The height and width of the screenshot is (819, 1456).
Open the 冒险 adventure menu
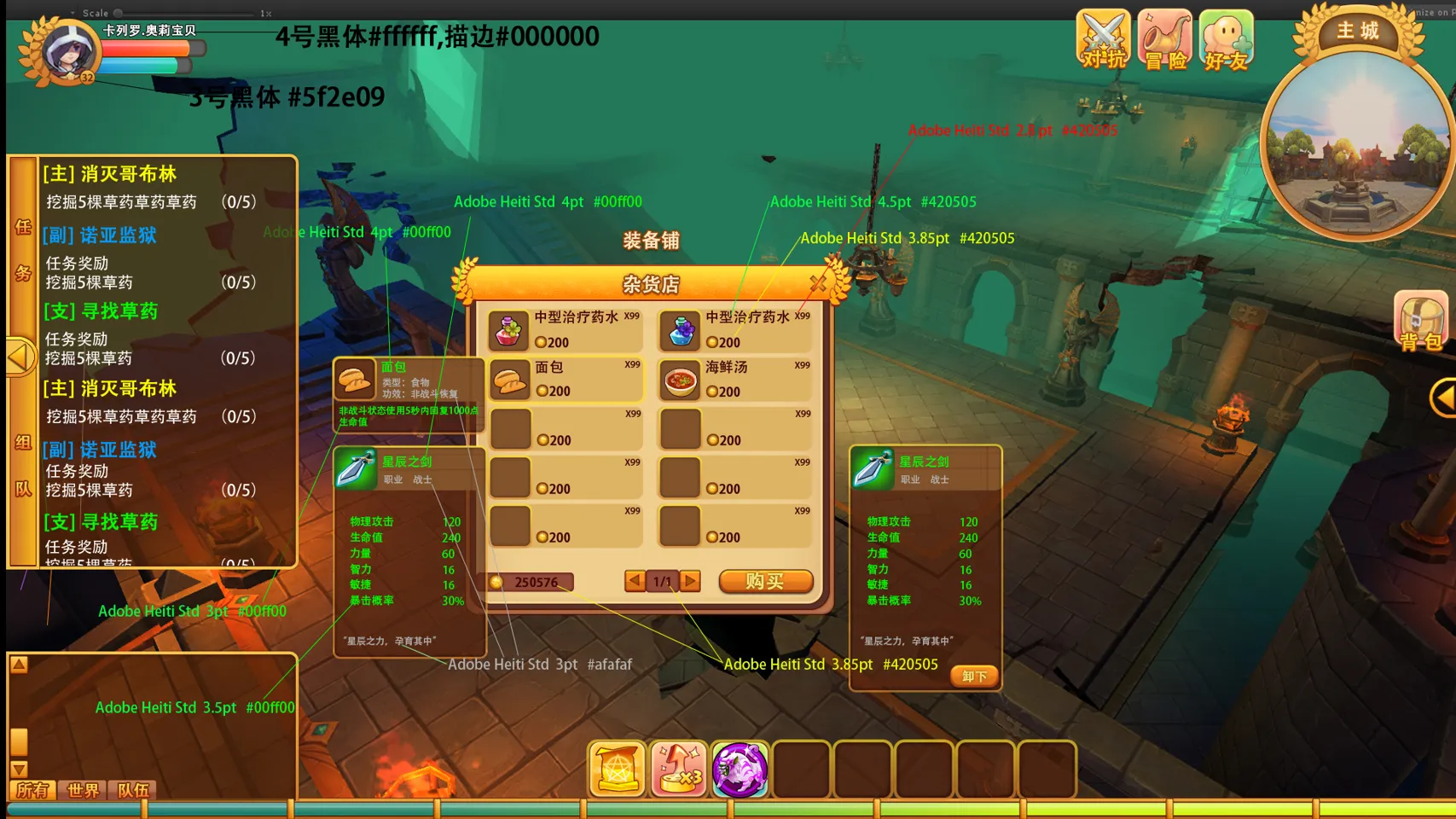pos(1165,39)
